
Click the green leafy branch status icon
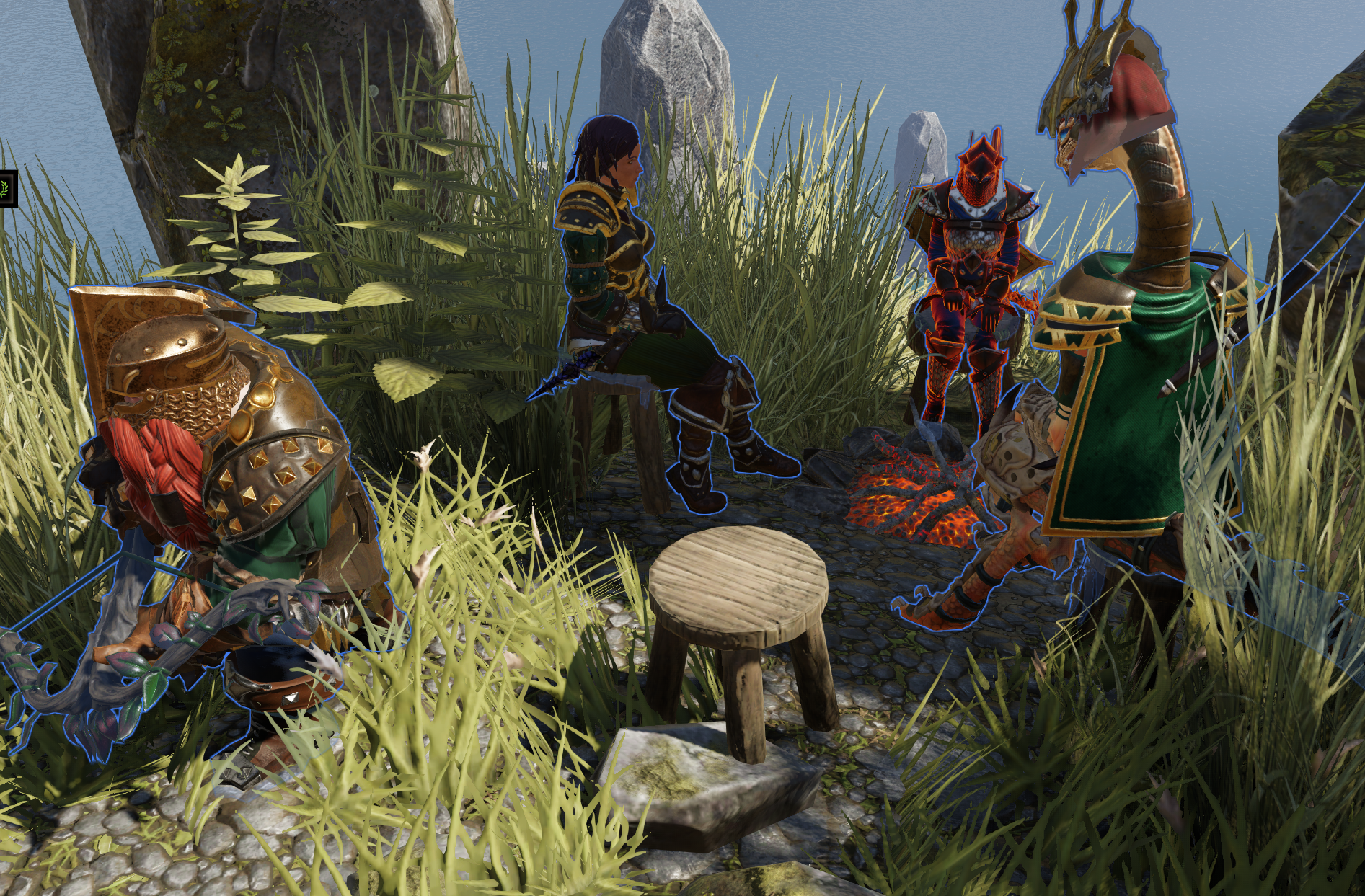(6, 189)
